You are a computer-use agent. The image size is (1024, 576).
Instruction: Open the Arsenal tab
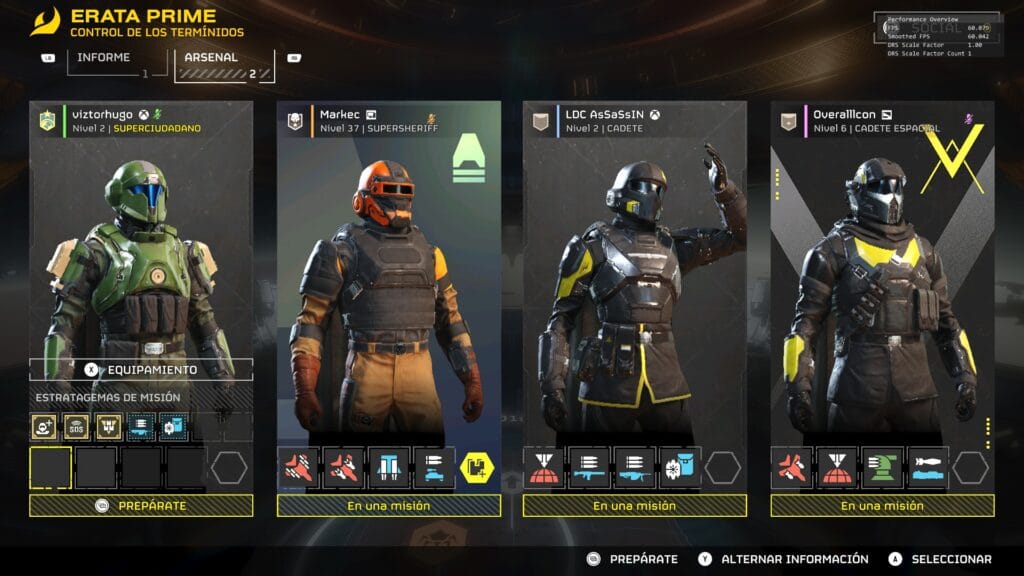(x=212, y=59)
